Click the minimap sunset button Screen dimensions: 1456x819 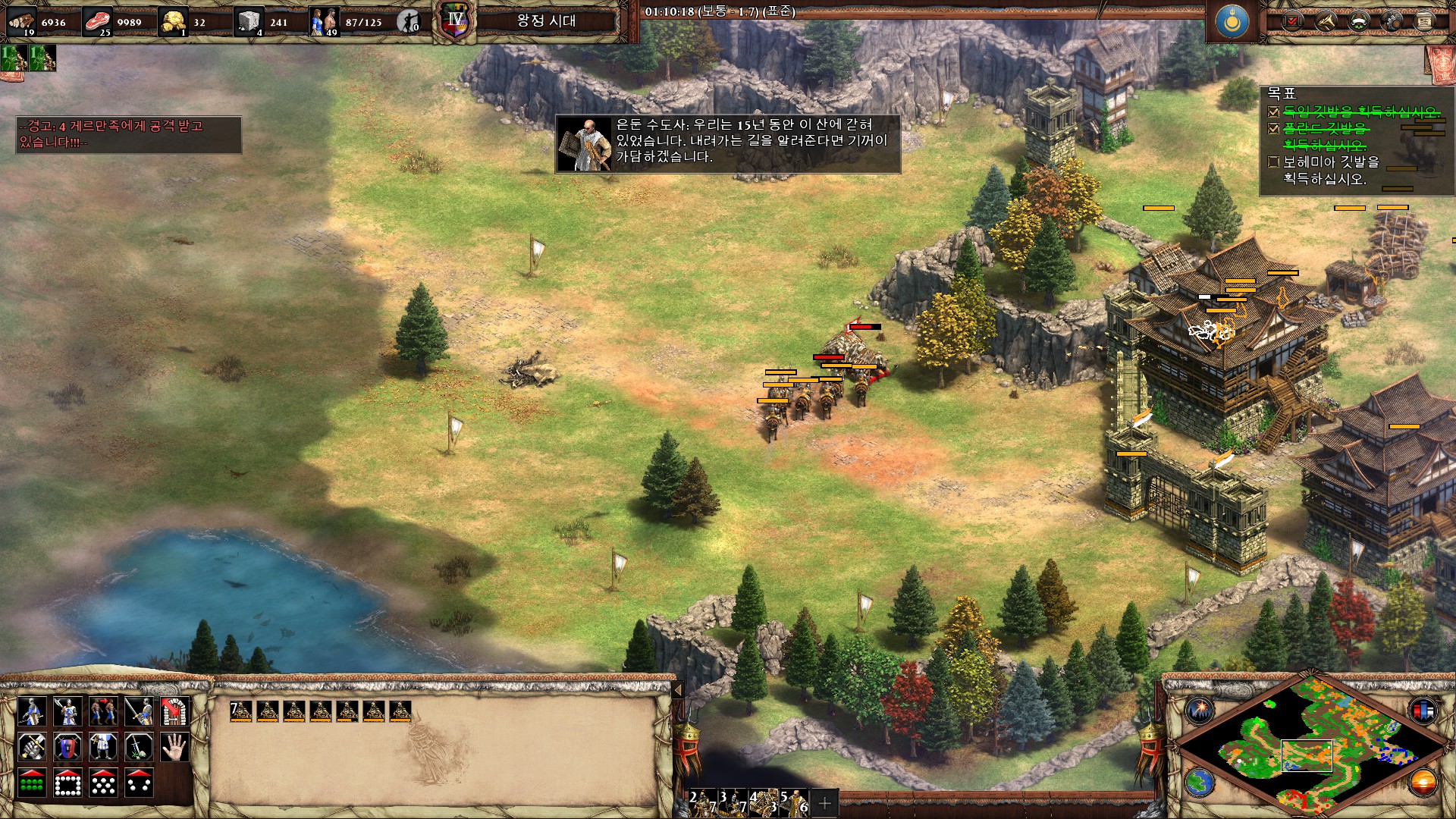coord(1423,782)
